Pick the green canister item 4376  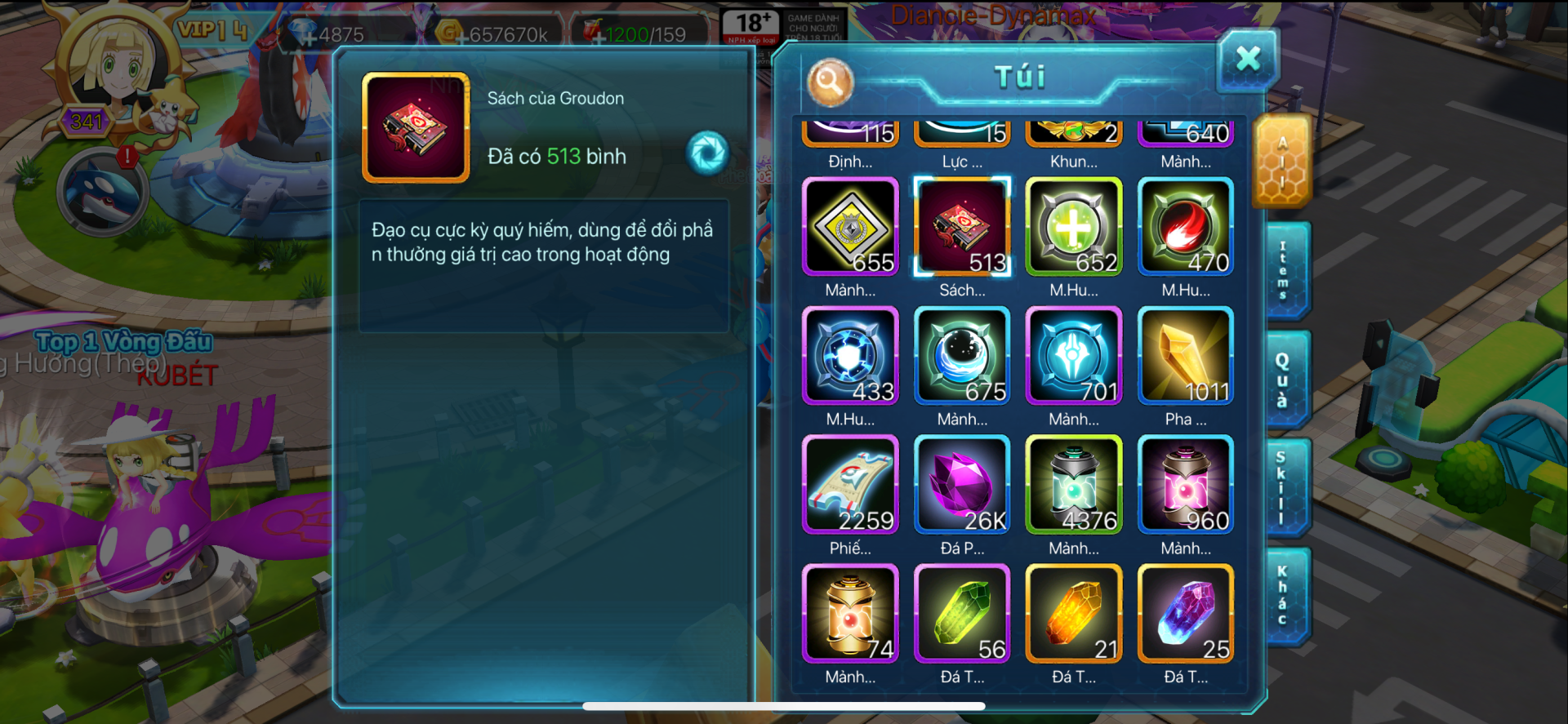1074,485
